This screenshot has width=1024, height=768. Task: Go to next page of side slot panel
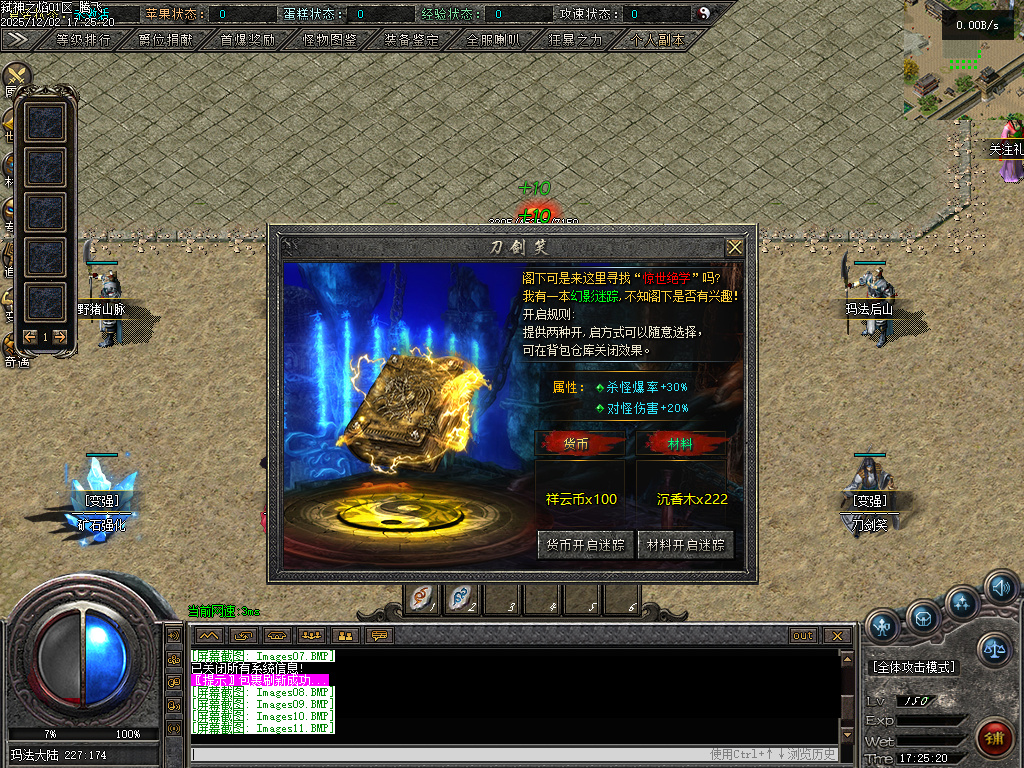pyautogui.click(x=61, y=337)
